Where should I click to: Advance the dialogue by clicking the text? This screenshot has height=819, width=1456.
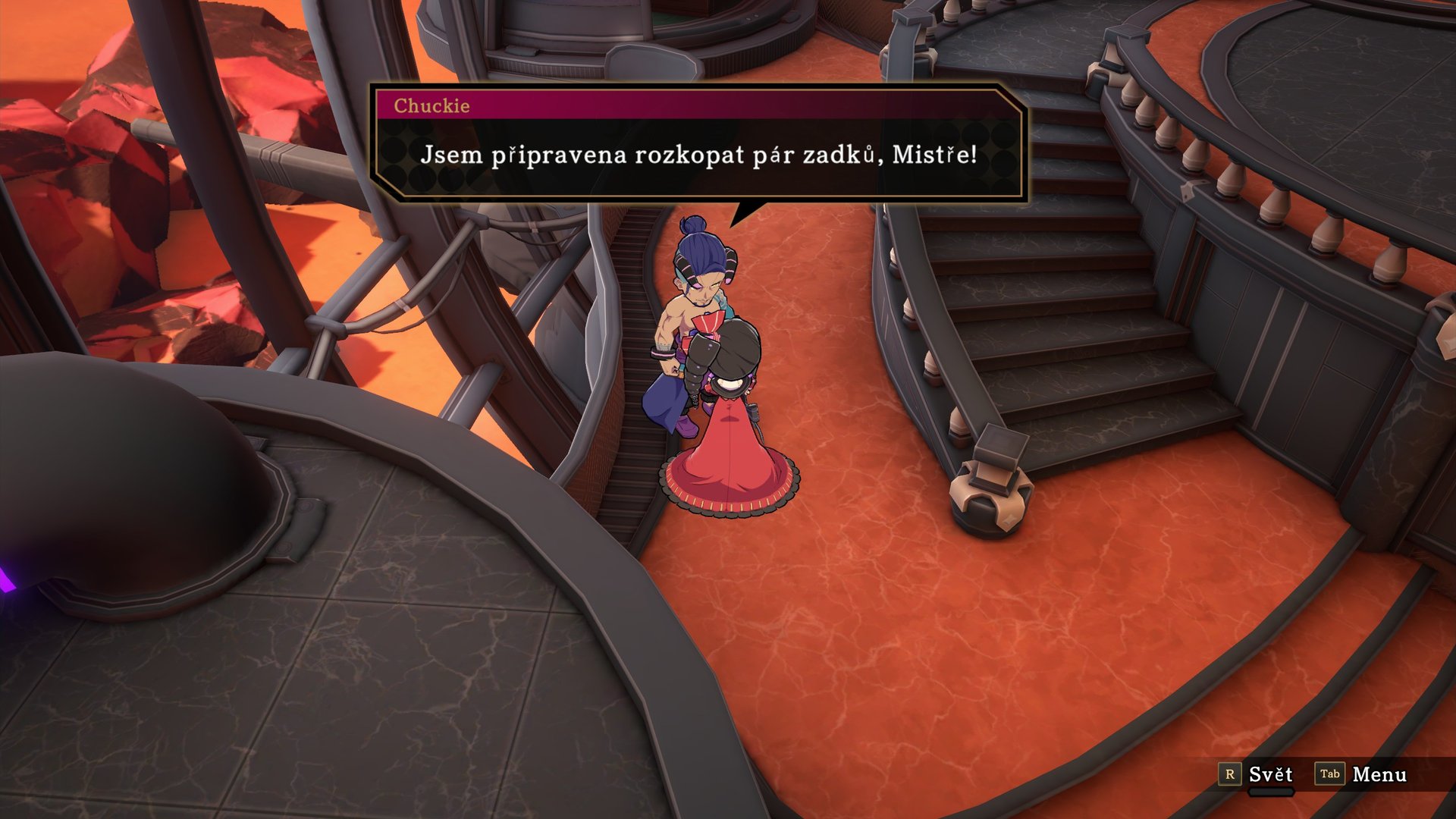coord(698,158)
